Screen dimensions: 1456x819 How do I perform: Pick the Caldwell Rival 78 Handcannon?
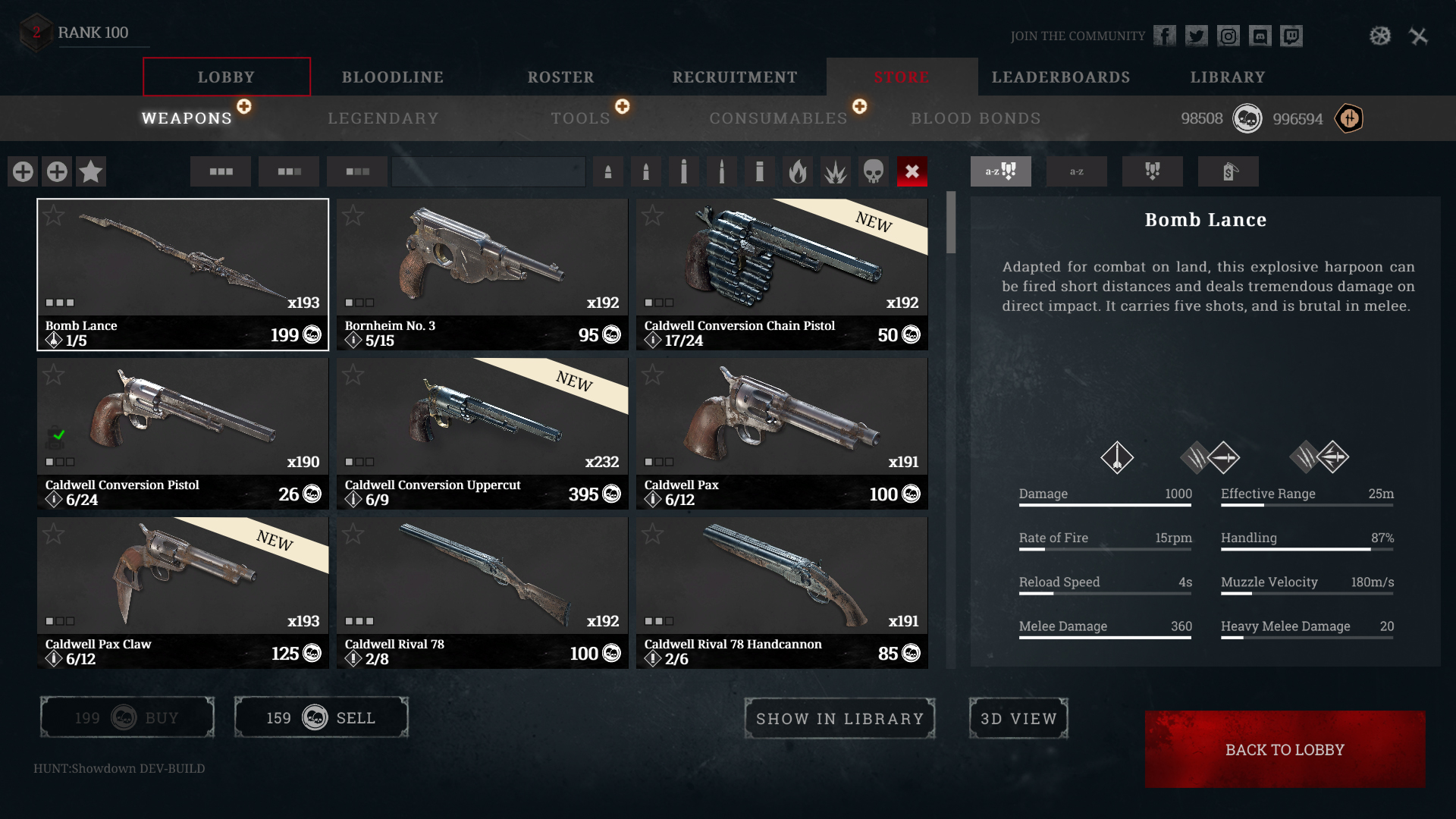pyautogui.click(x=782, y=592)
